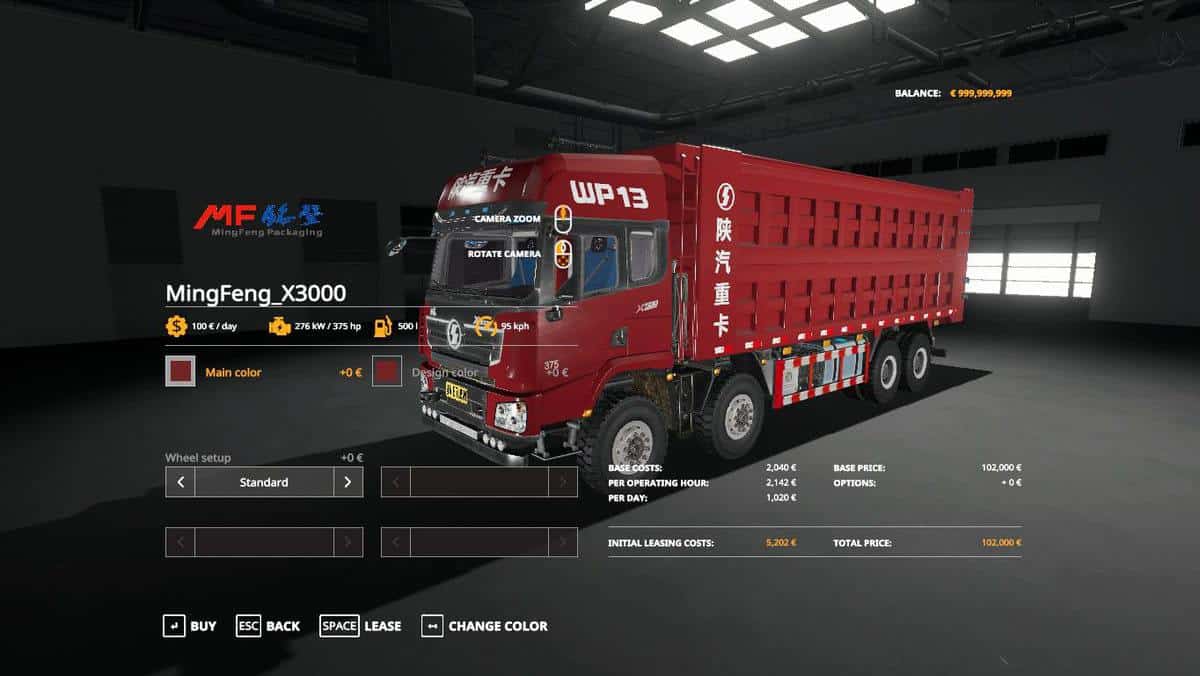Image resolution: width=1200 pixels, height=676 pixels.
Task: Pick the Main color swatch
Action: (180, 372)
